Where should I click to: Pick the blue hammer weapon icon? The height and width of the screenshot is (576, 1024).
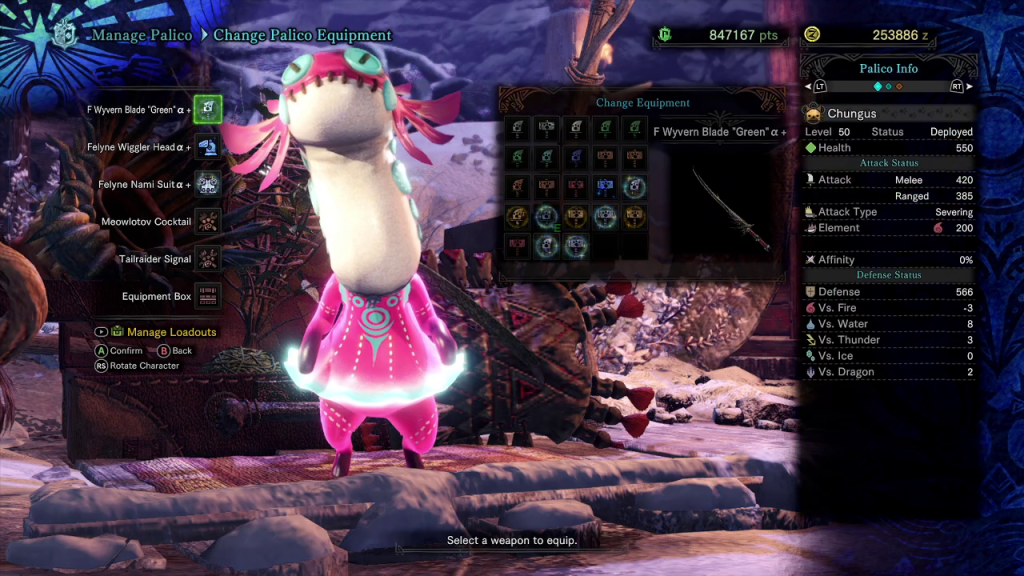pyautogui.click(x=605, y=187)
